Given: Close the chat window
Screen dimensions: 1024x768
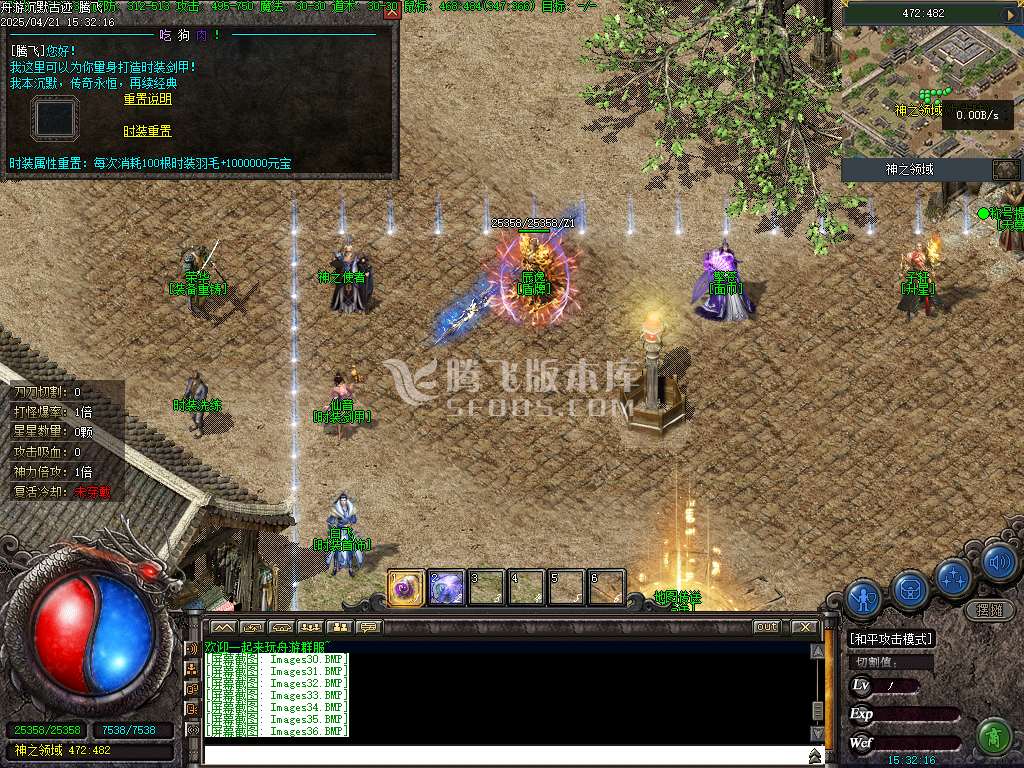Looking at the screenshot, I should tap(804, 627).
